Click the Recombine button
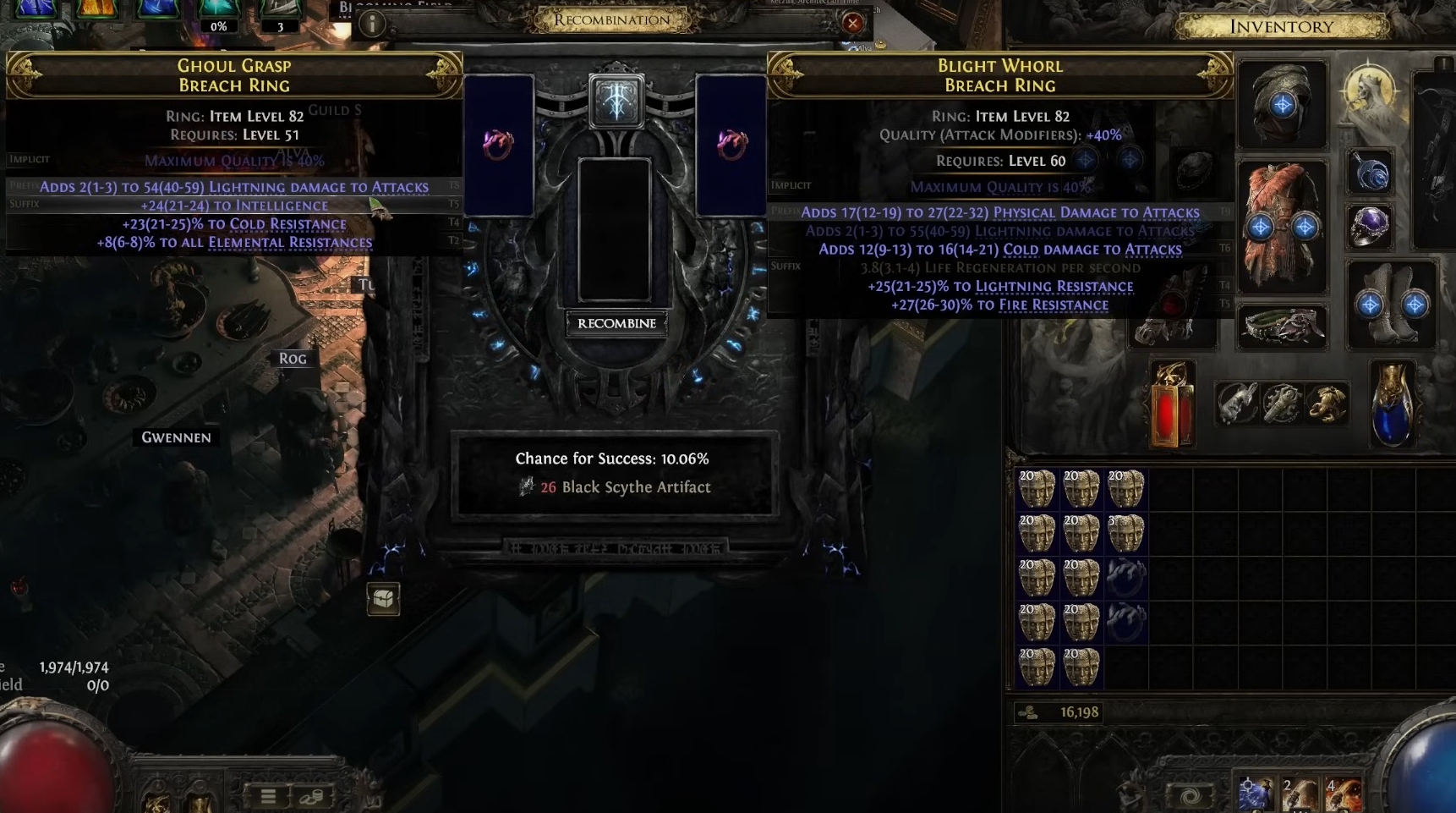The height and width of the screenshot is (813, 1456). click(616, 323)
